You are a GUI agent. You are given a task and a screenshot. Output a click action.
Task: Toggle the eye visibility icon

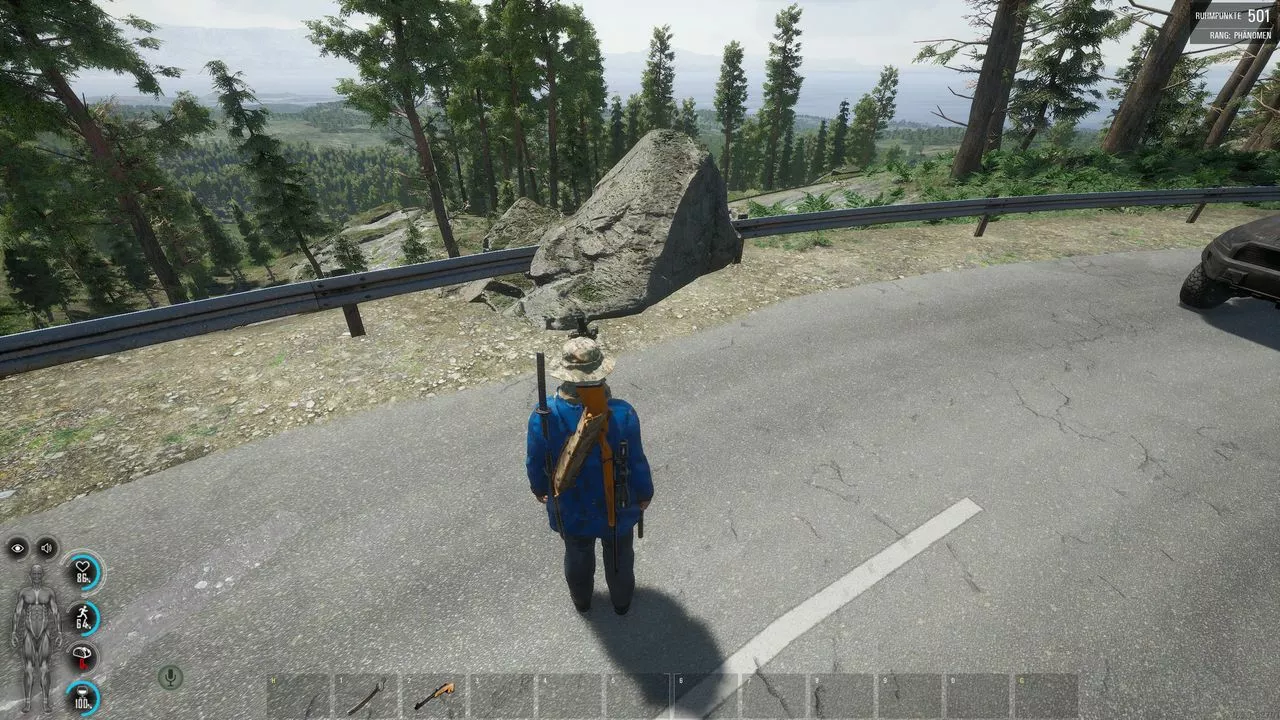pyautogui.click(x=17, y=547)
